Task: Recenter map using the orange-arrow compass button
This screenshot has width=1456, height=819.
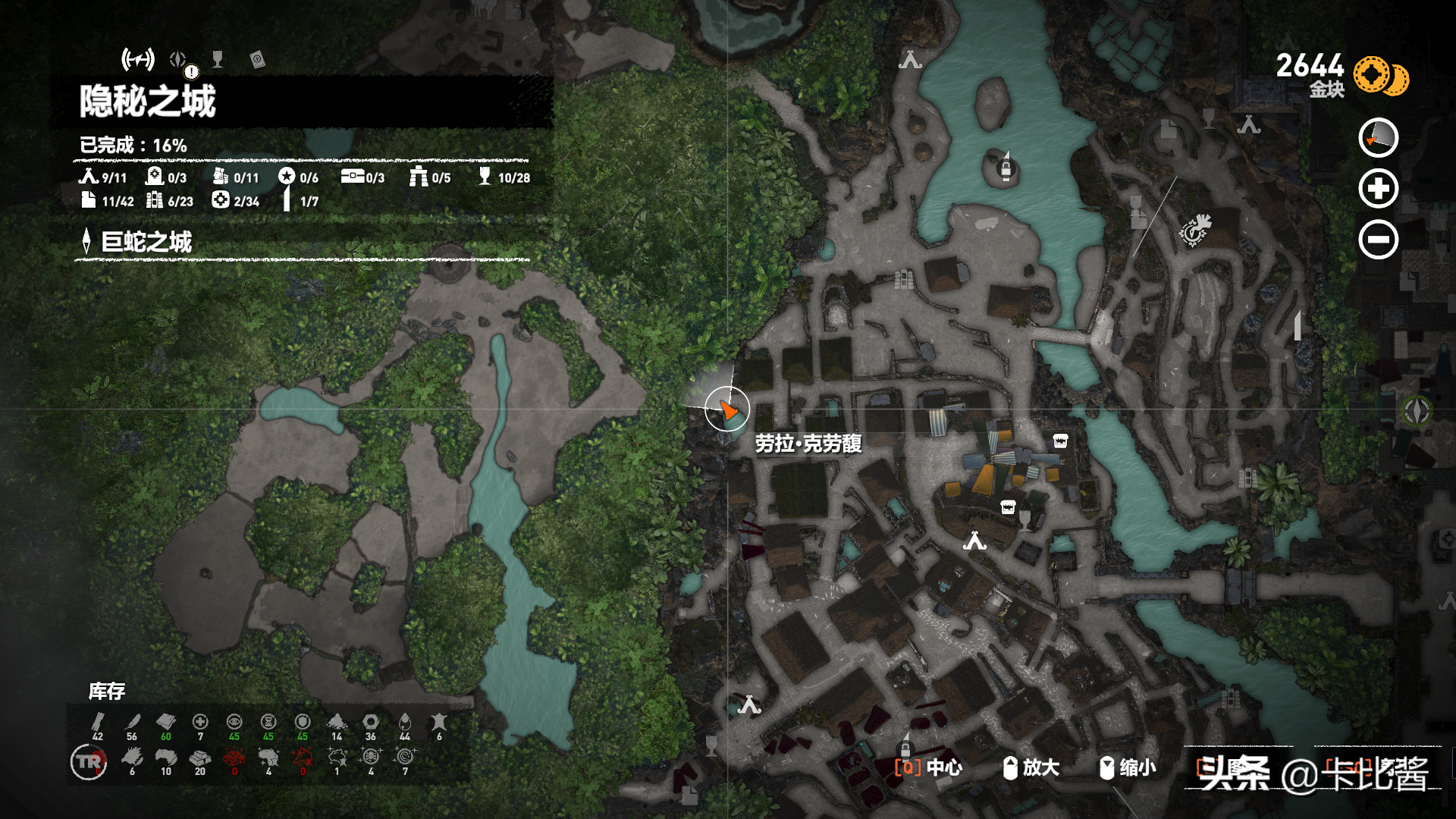Action: pyautogui.click(x=1378, y=138)
